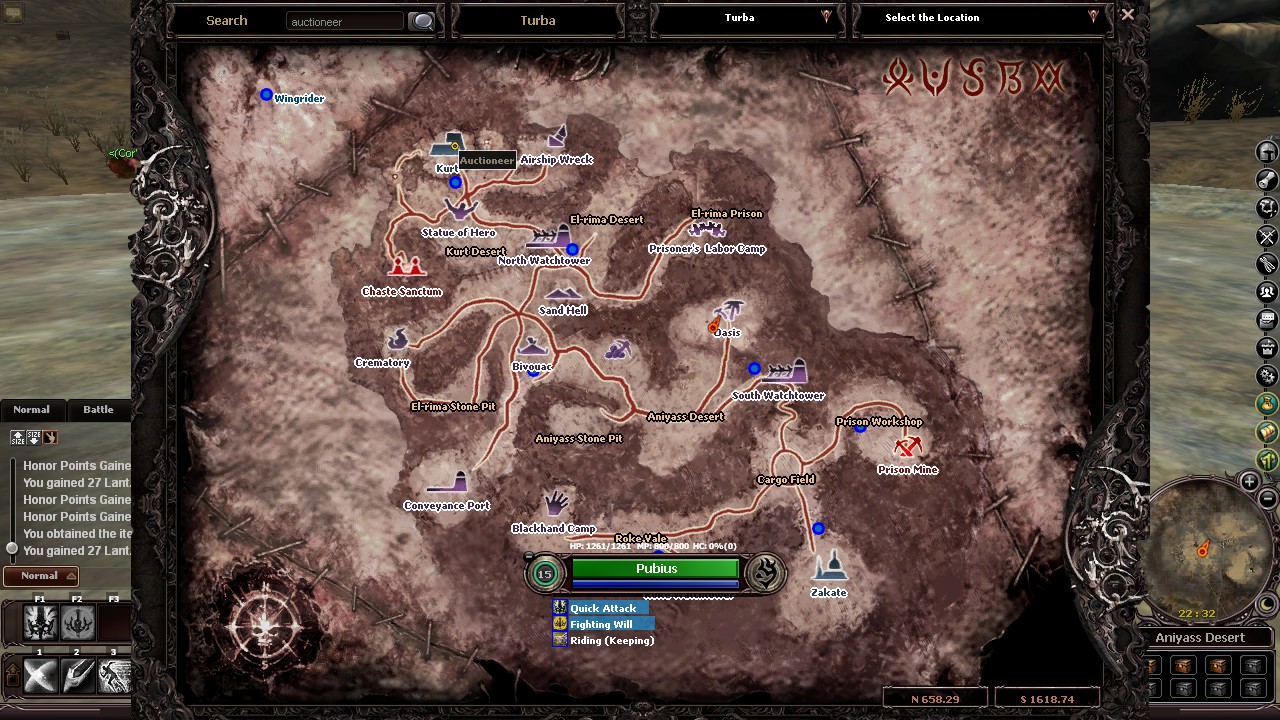Click the map search magnifier button
The width and height of the screenshot is (1280, 720).
(421, 21)
